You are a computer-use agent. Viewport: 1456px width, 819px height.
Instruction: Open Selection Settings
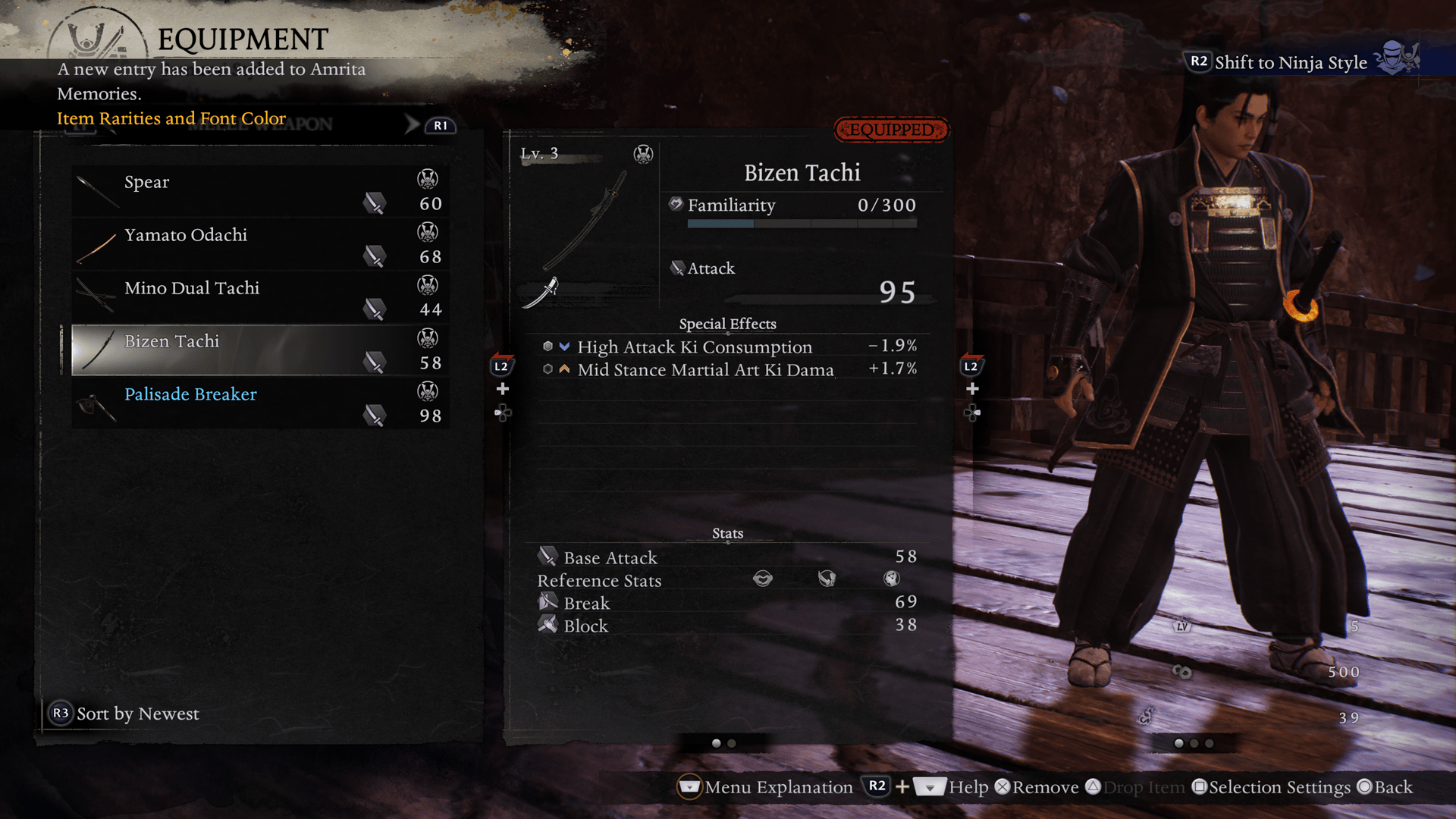(x=1272, y=787)
